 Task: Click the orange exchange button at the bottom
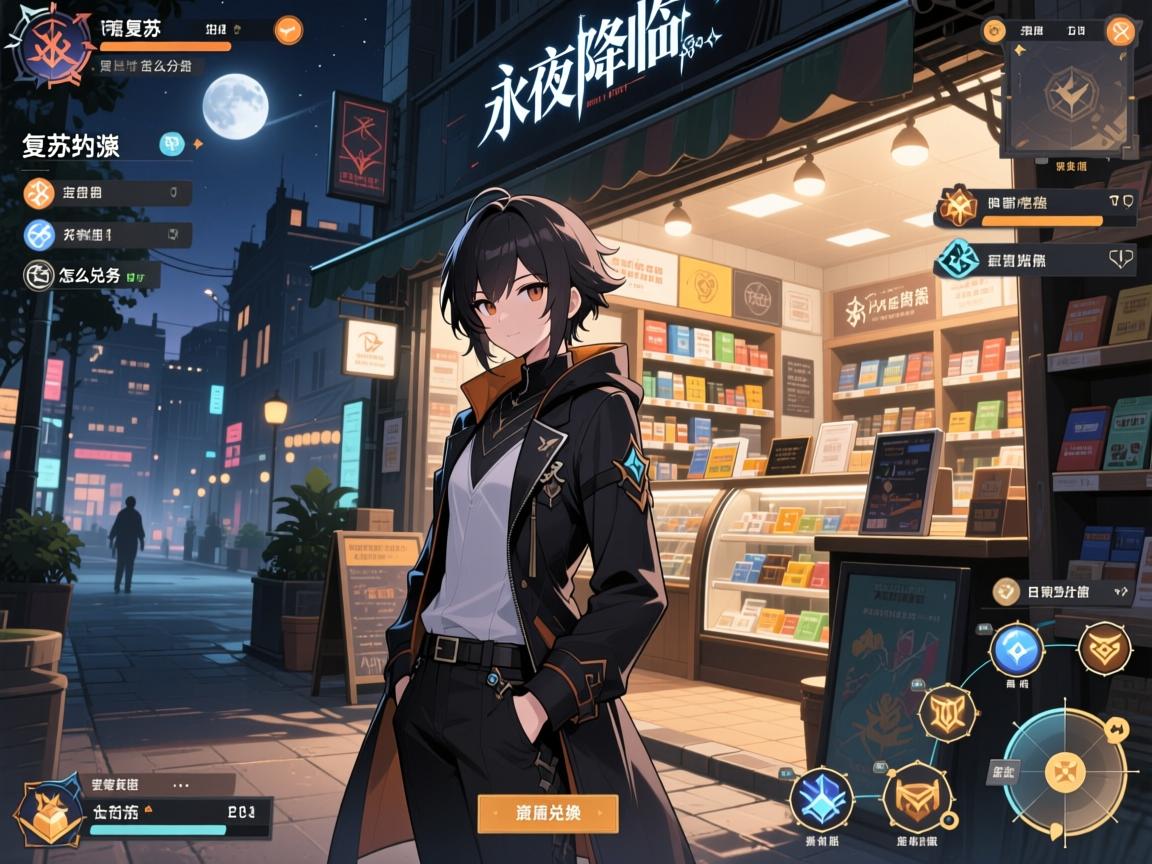pos(547,813)
